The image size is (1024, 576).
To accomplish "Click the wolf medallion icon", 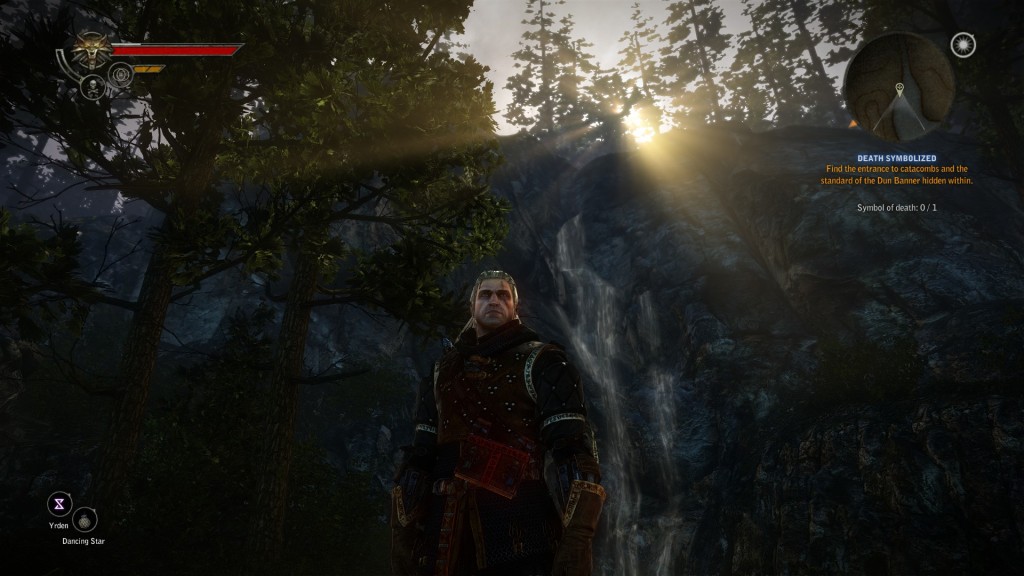I will tap(91, 48).
